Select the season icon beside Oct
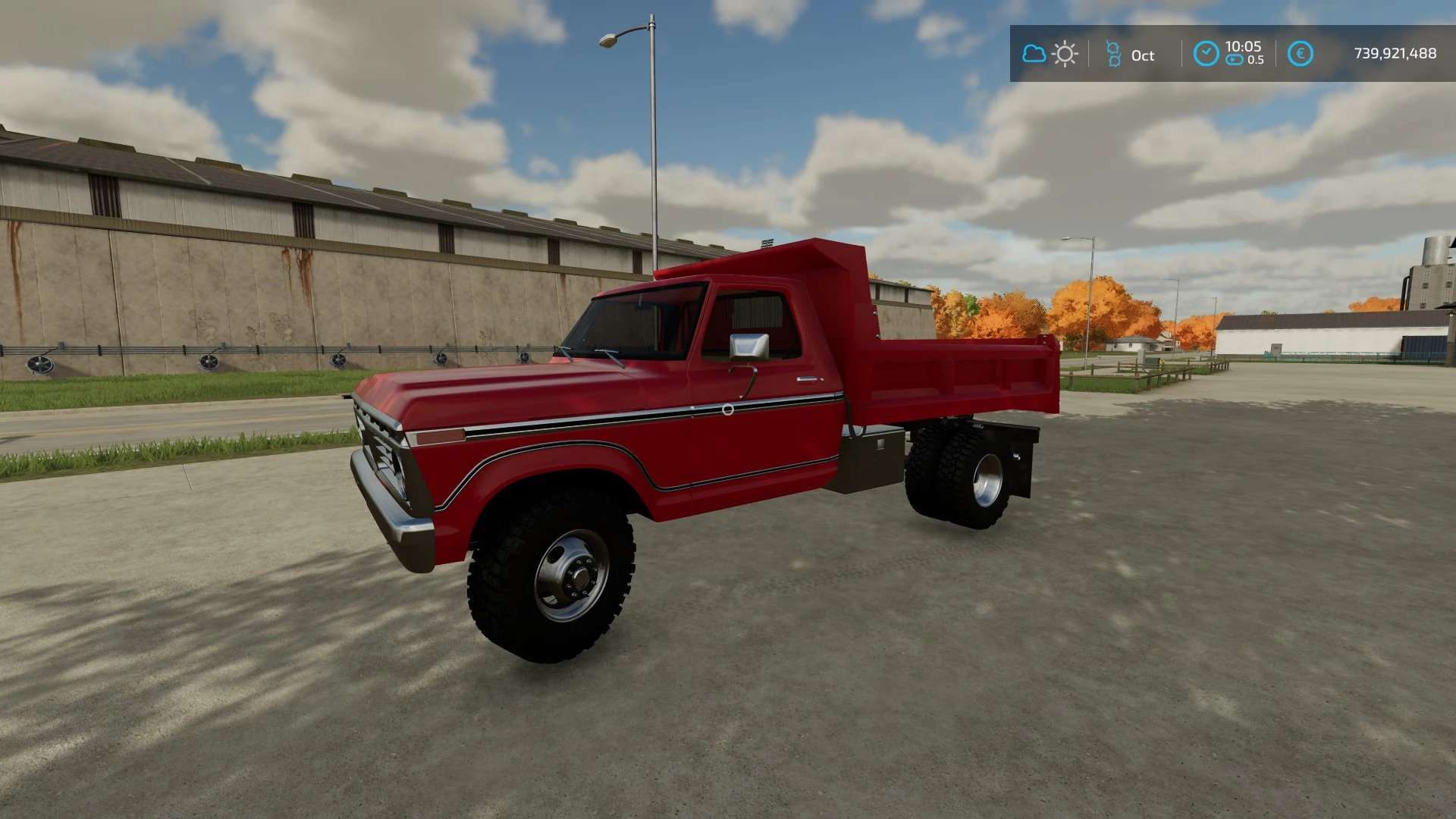The image size is (1456, 819). pyautogui.click(x=1113, y=54)
